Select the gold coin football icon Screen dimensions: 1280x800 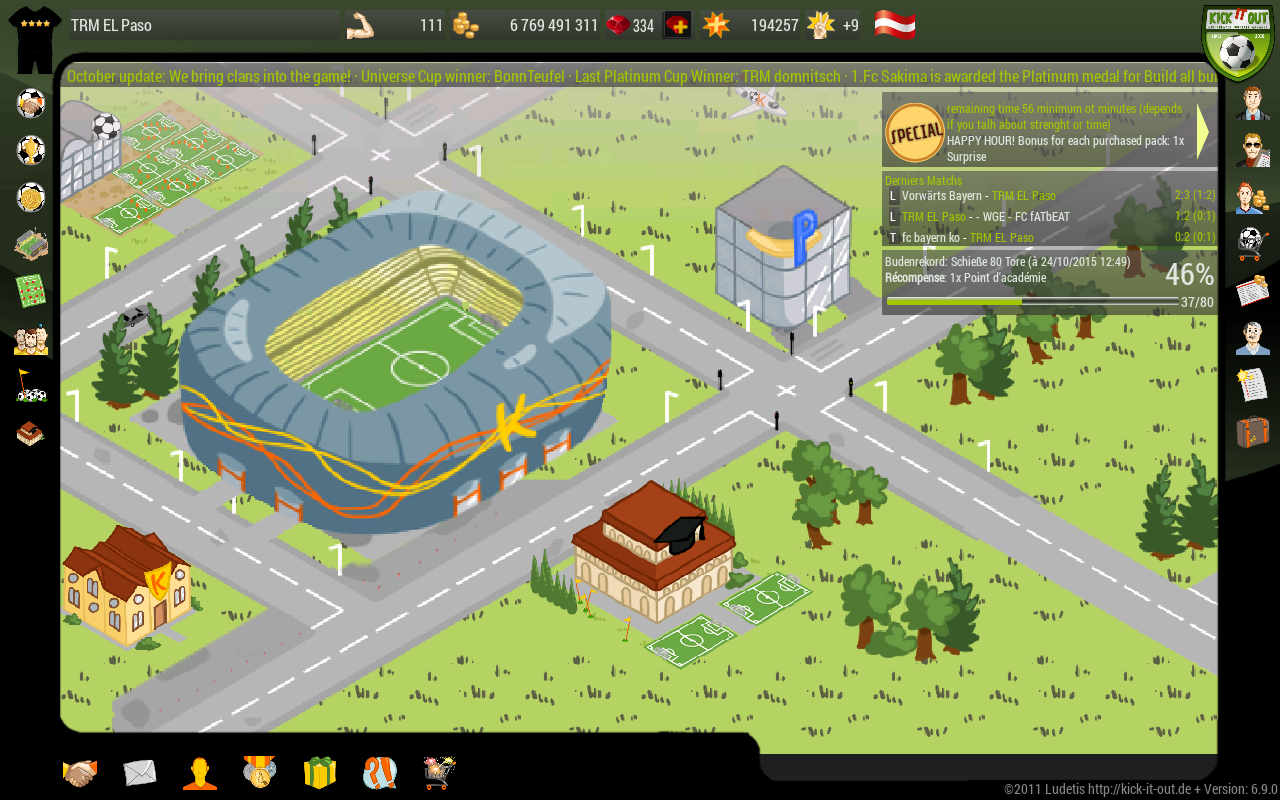point(31,197)
